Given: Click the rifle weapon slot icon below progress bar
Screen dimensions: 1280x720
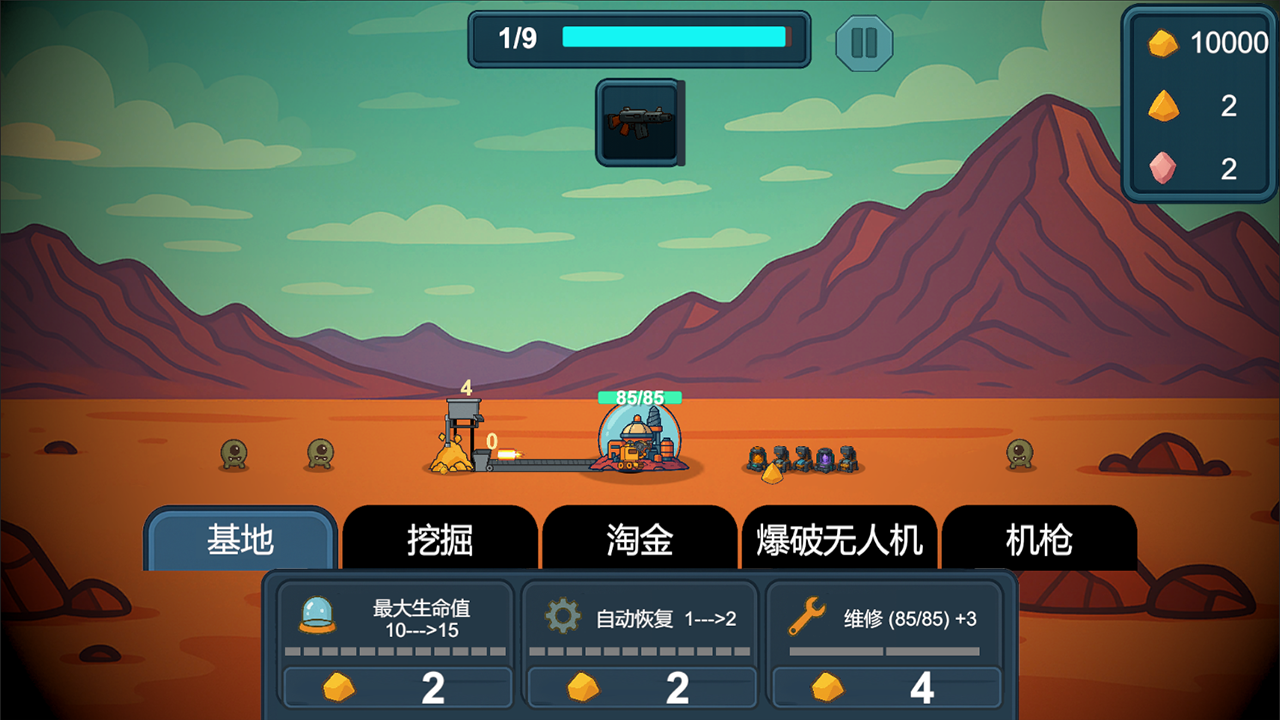Looking at the screenshot, I should point(640,122).
